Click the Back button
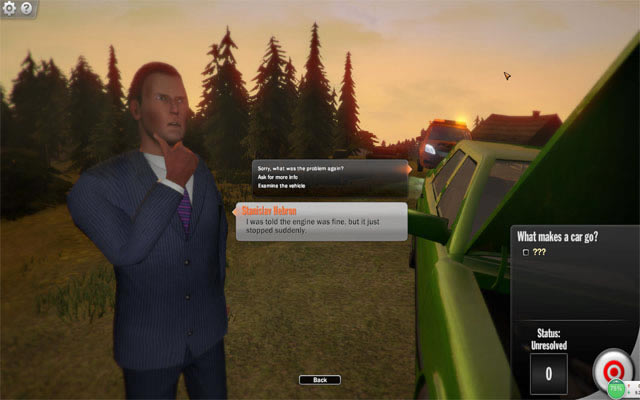Viewport: 640px width, 400px height. (319, 380)
